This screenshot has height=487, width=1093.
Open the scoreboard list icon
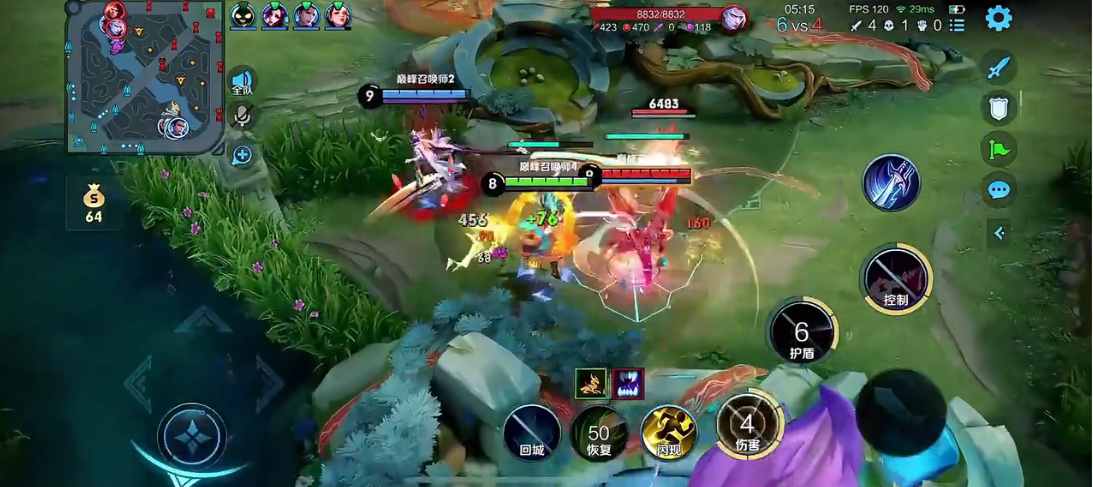tap(957, 25)
